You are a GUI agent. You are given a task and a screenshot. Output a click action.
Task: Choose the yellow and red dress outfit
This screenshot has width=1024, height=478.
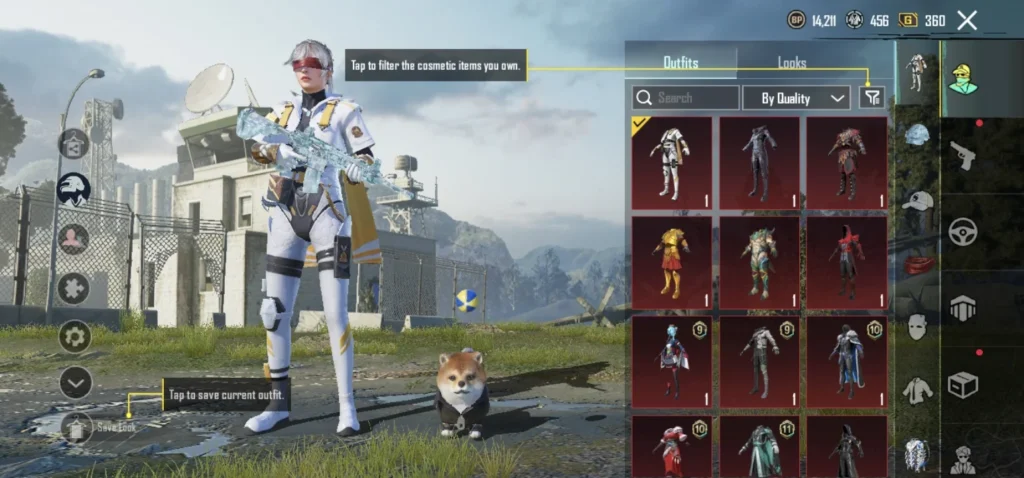click(672, 261)
